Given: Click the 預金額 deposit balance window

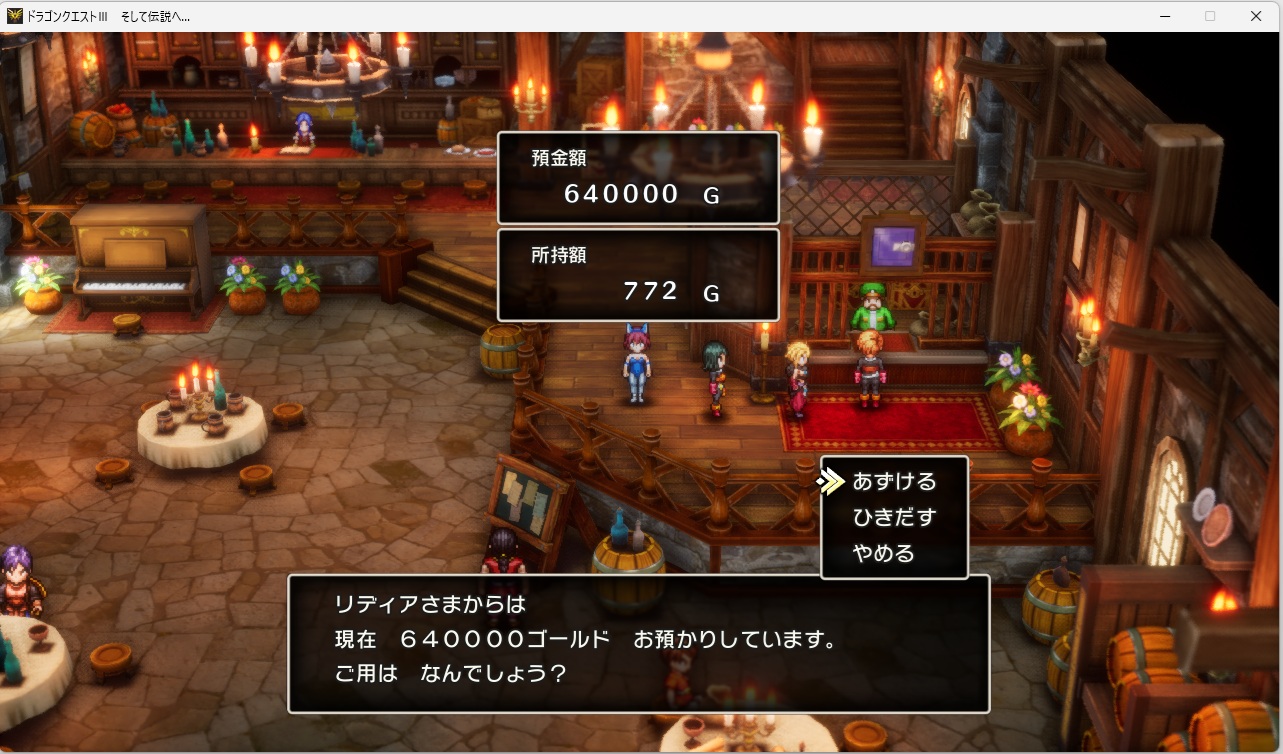Looking at the screenshot, I should tap(638, 177).
